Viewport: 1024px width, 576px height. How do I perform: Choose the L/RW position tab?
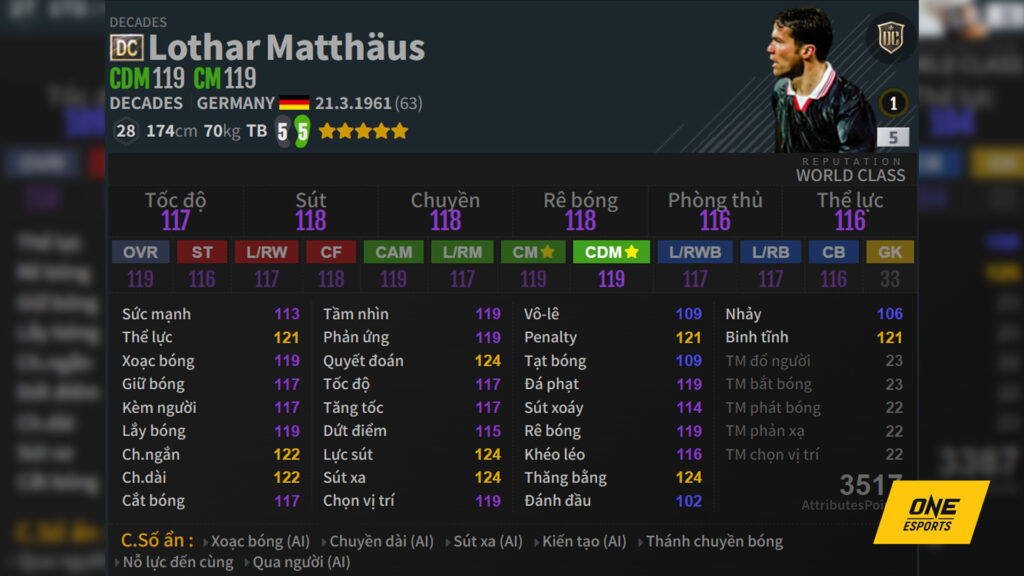tap(267, 253)
